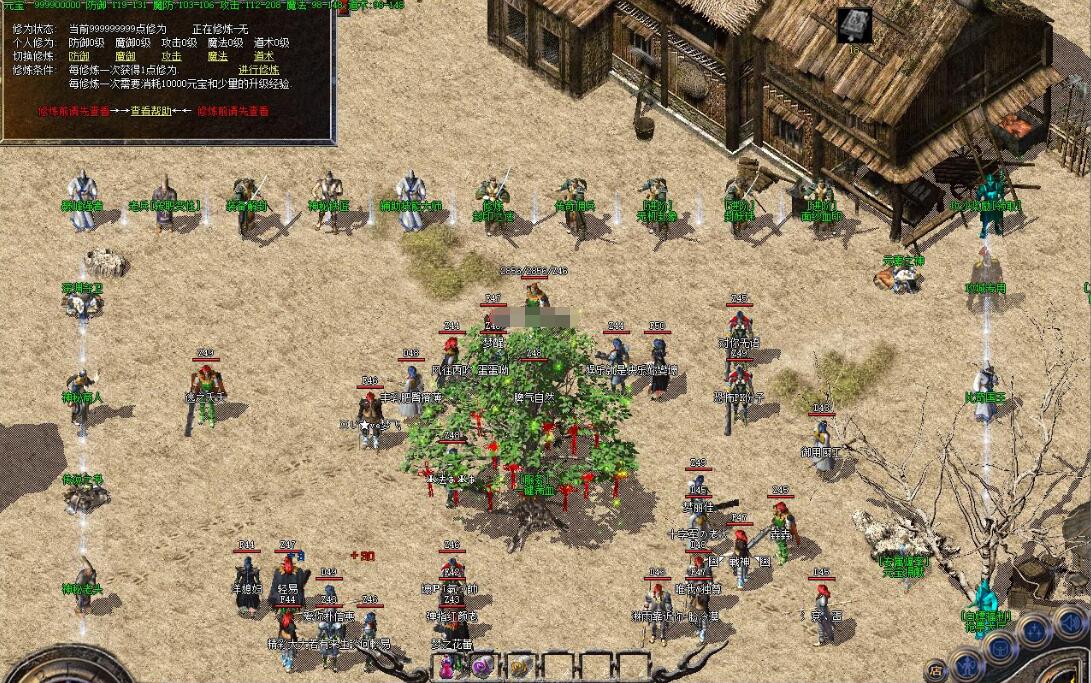Select the golden orb hotbar slot
Image resolution: width=1091 pixels, height=683 pixels.
518,667
